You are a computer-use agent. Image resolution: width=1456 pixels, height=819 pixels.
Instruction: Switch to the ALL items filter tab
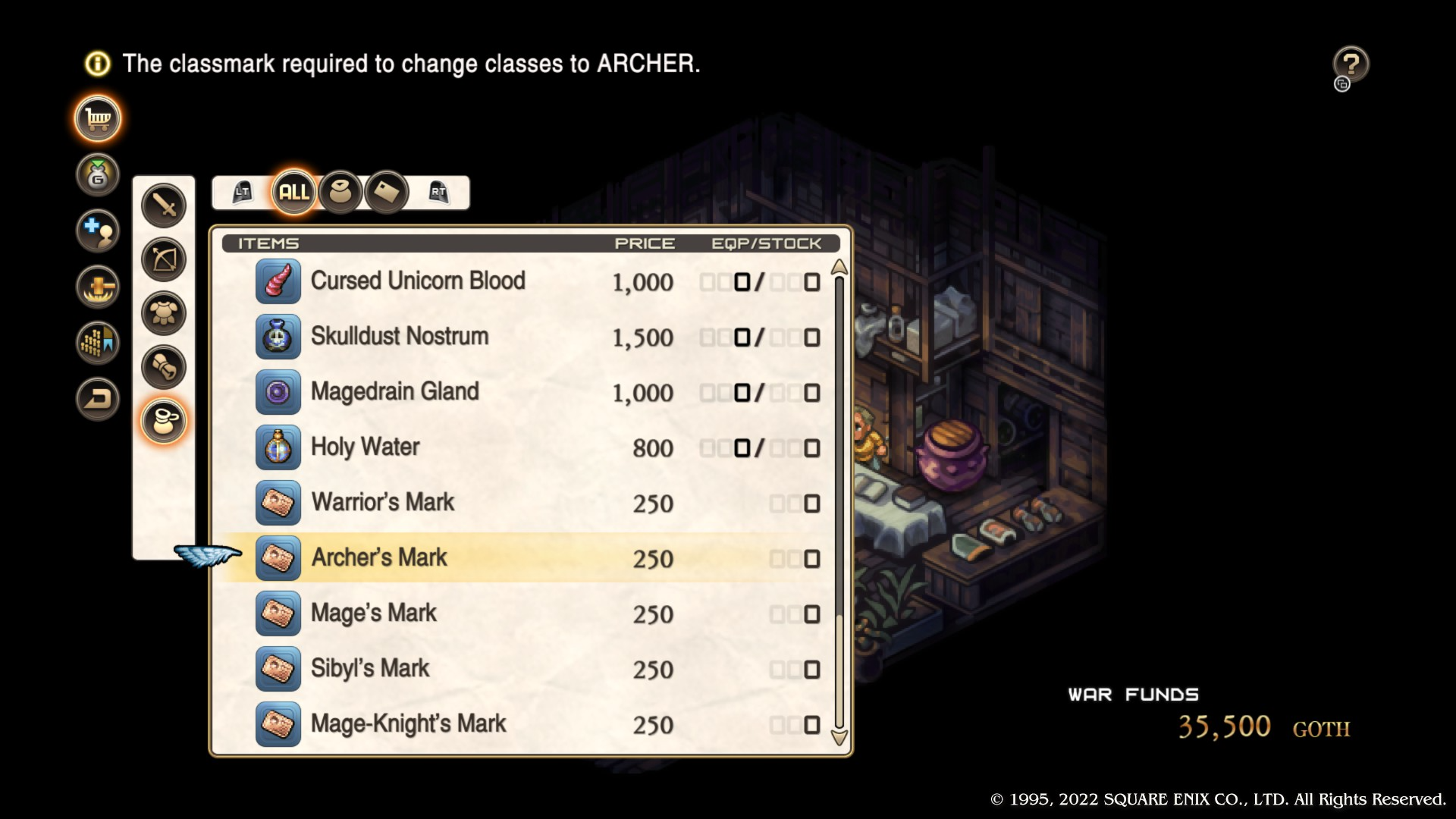293,192
